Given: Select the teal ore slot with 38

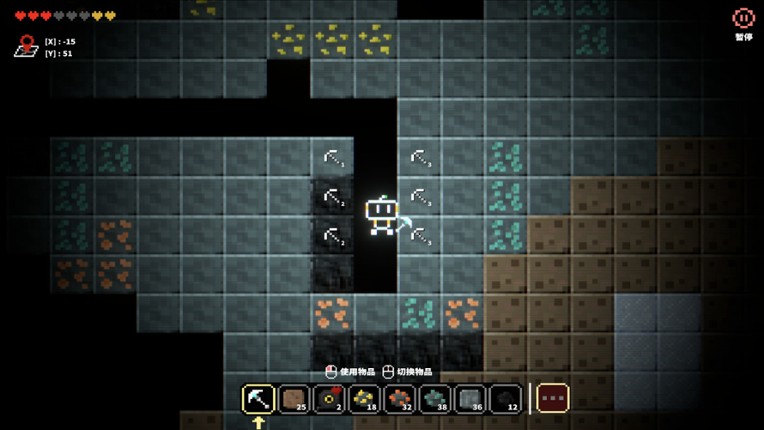Looking at the screenshot, I should [x=435, y=398].
